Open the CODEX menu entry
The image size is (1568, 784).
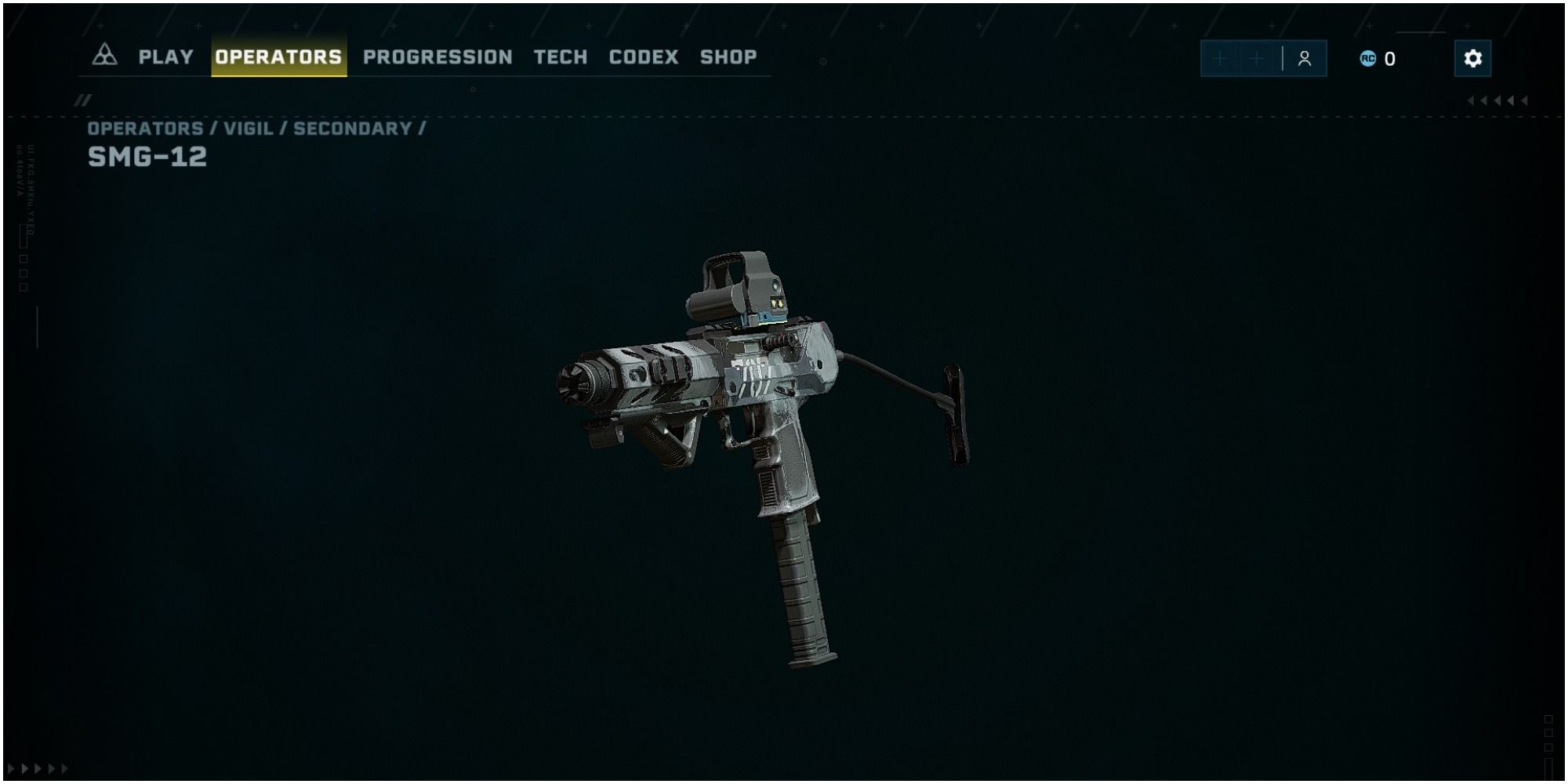tap(644, 56)
